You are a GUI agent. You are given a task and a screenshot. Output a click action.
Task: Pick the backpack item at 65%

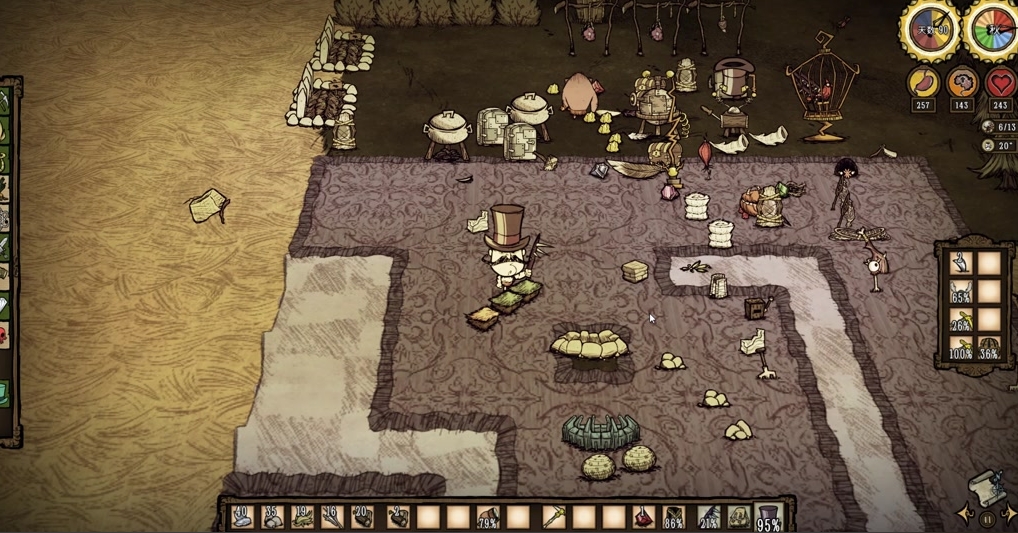[960, 292]
